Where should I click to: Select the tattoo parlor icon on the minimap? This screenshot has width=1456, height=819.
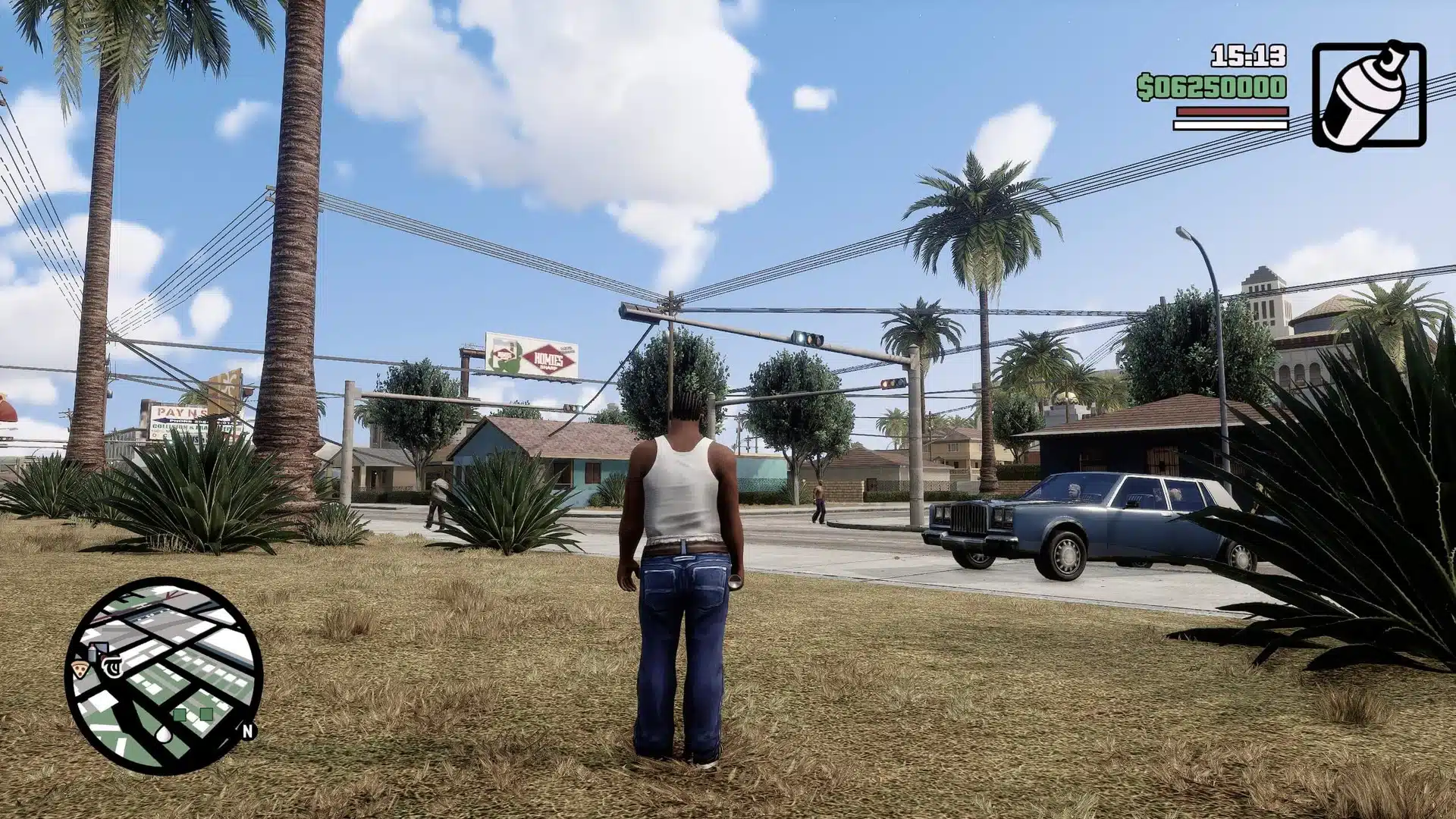pos(111,666)
